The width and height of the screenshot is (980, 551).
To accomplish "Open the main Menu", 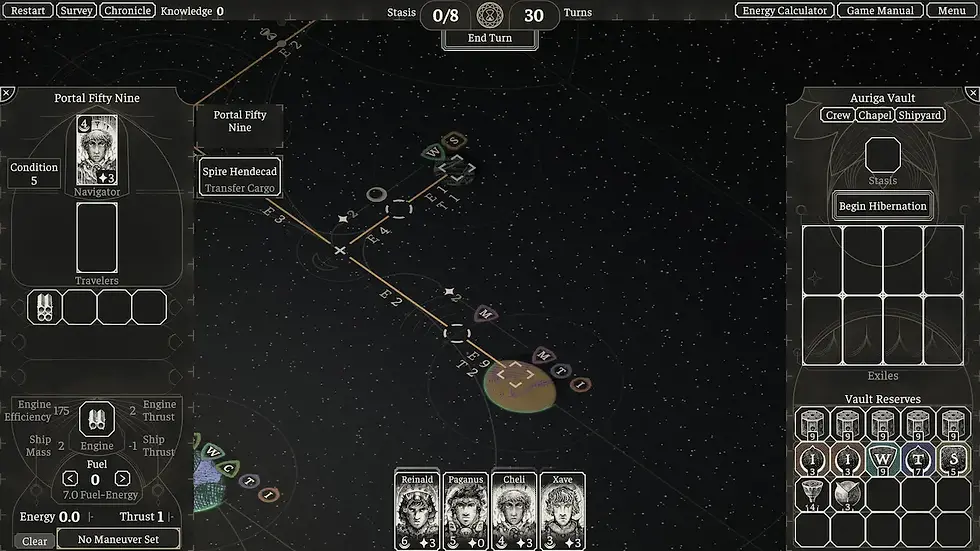I will click(x=951, y=11).
